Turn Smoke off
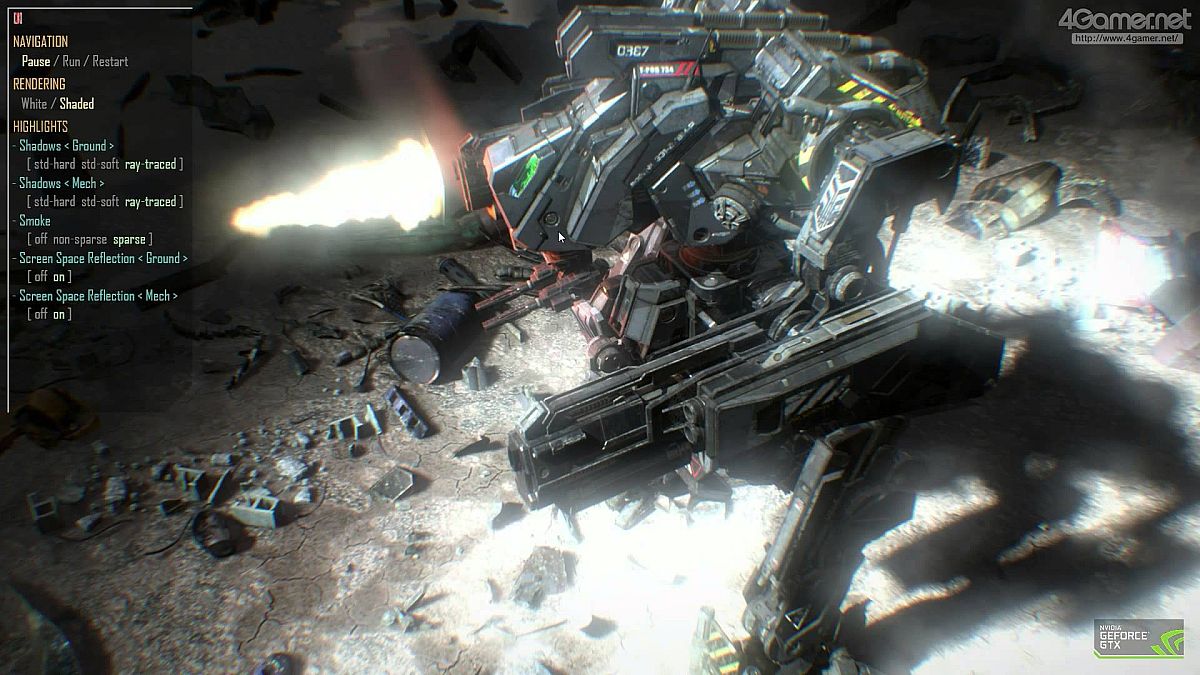Viewport: 1200px width, 675px height. point(40,239)
